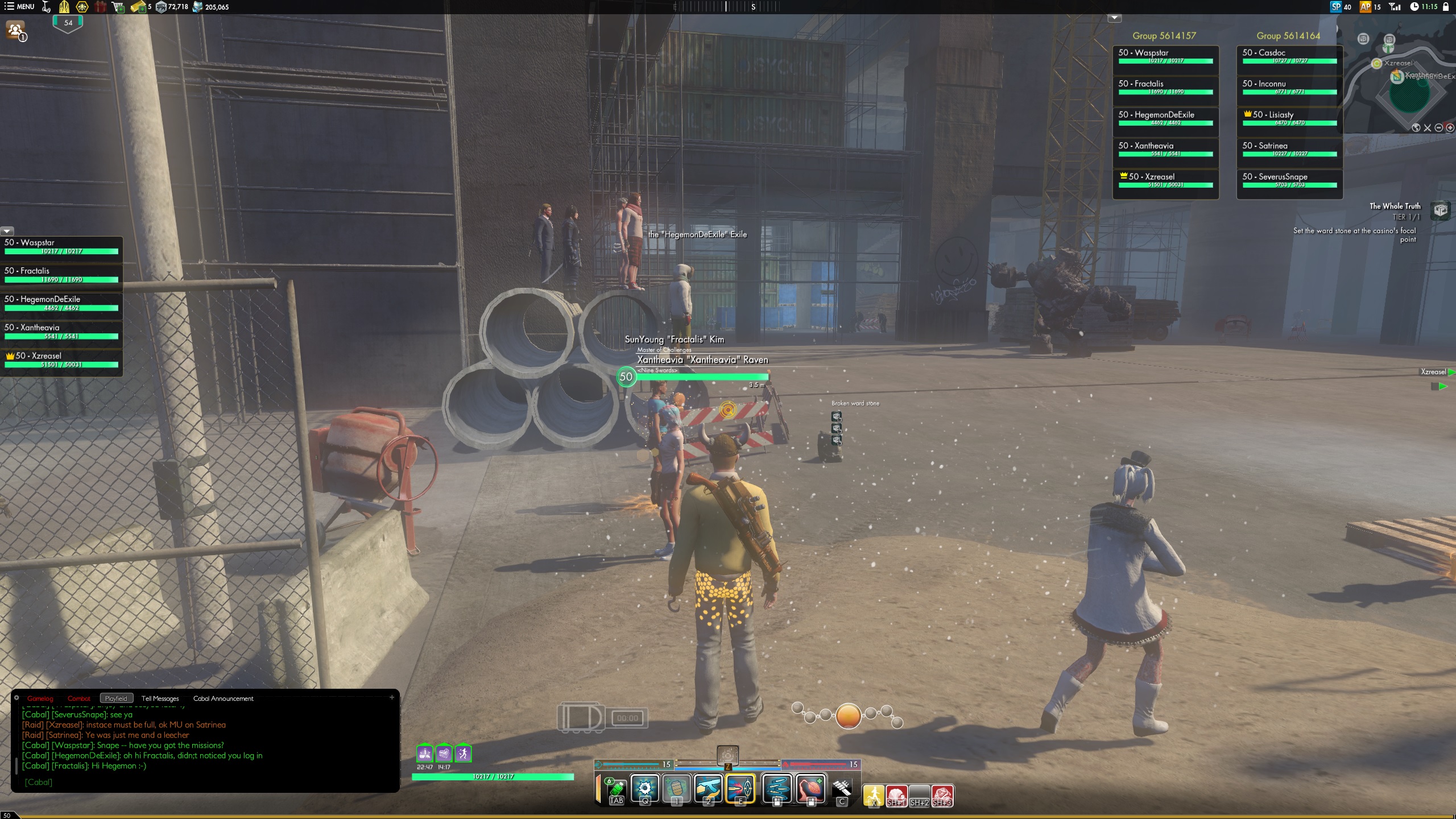Click the Cabal chat input field
The image size is (1456, 819).
point(205,782)
